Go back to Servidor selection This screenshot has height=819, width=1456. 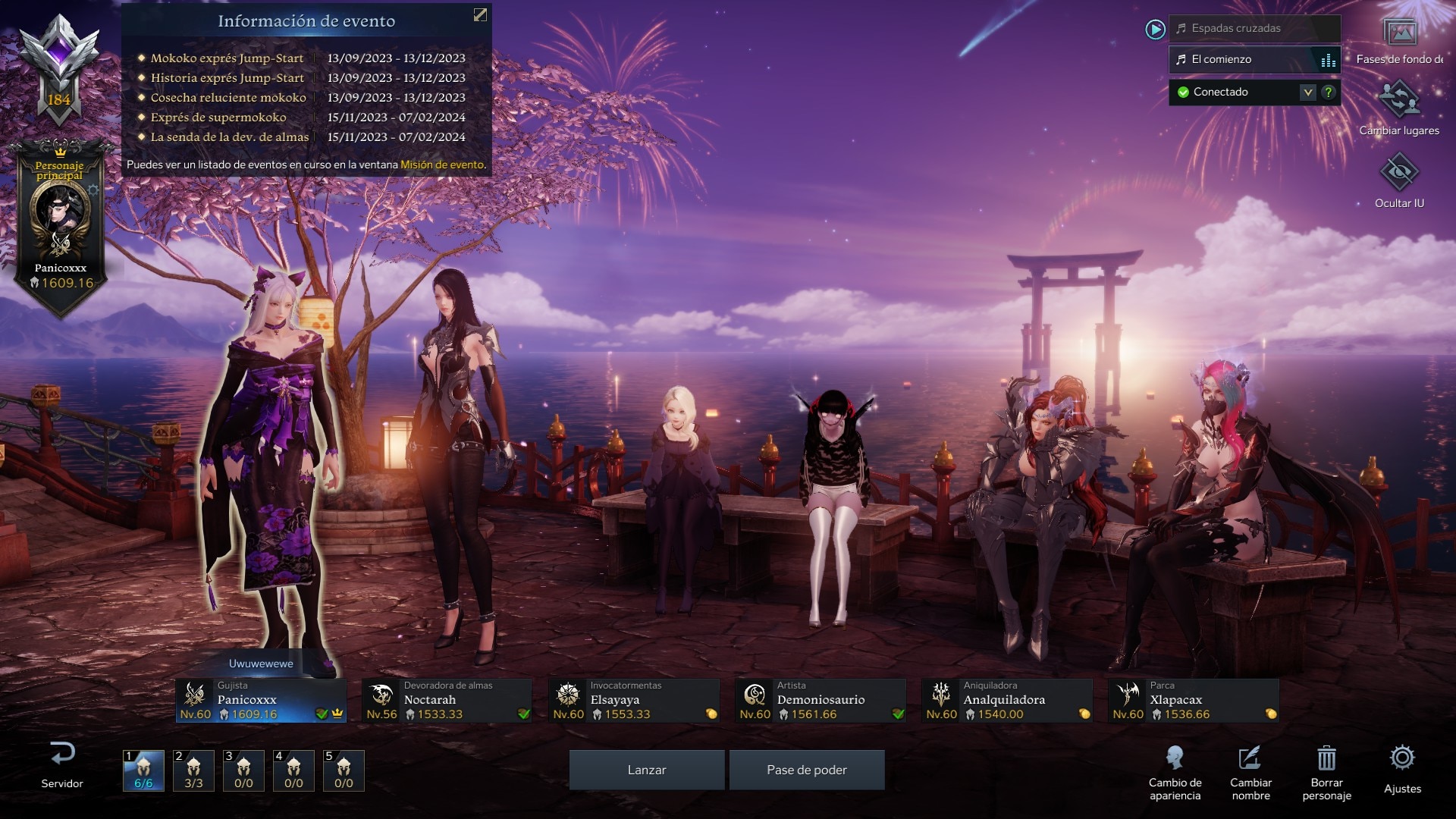tap(62, 764)
